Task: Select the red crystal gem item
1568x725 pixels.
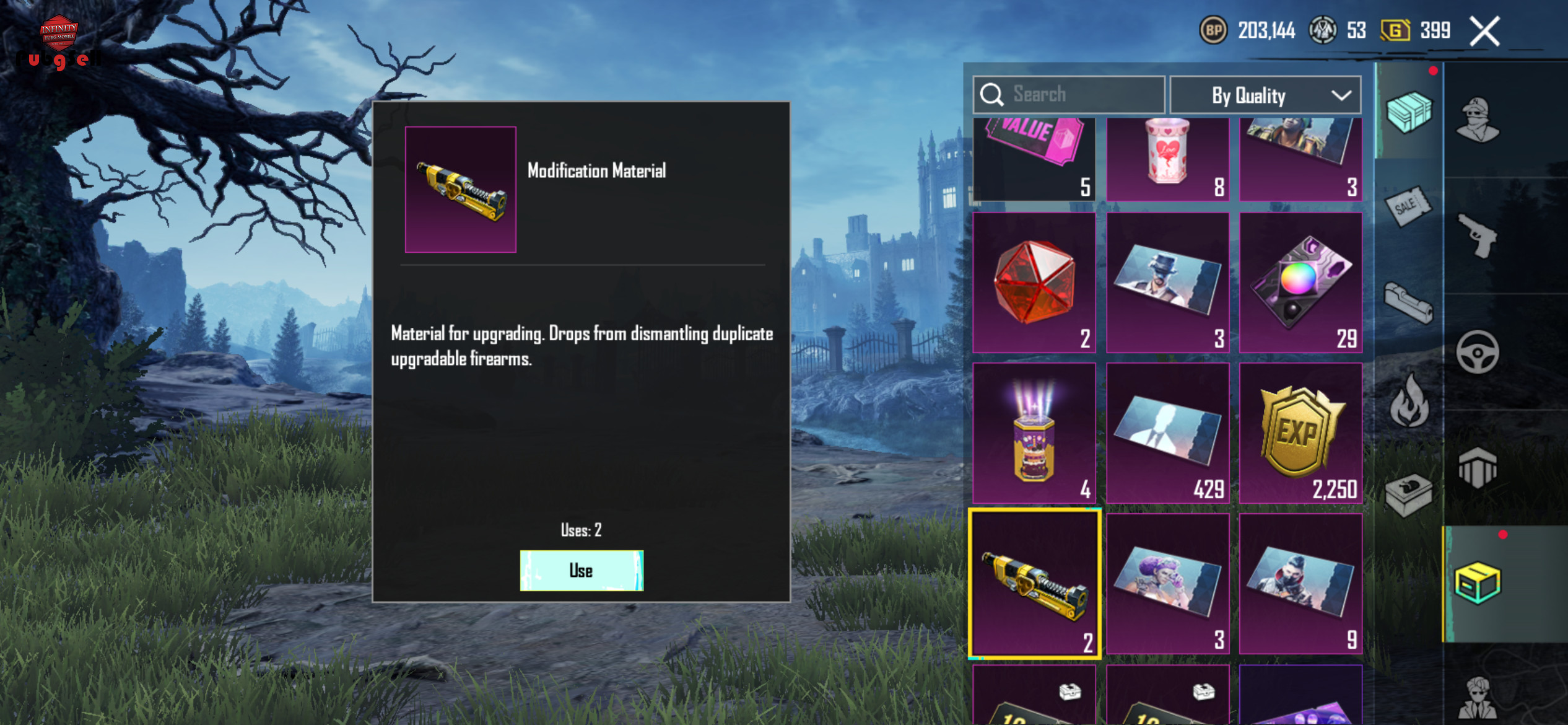Action: pos(1034,283)
